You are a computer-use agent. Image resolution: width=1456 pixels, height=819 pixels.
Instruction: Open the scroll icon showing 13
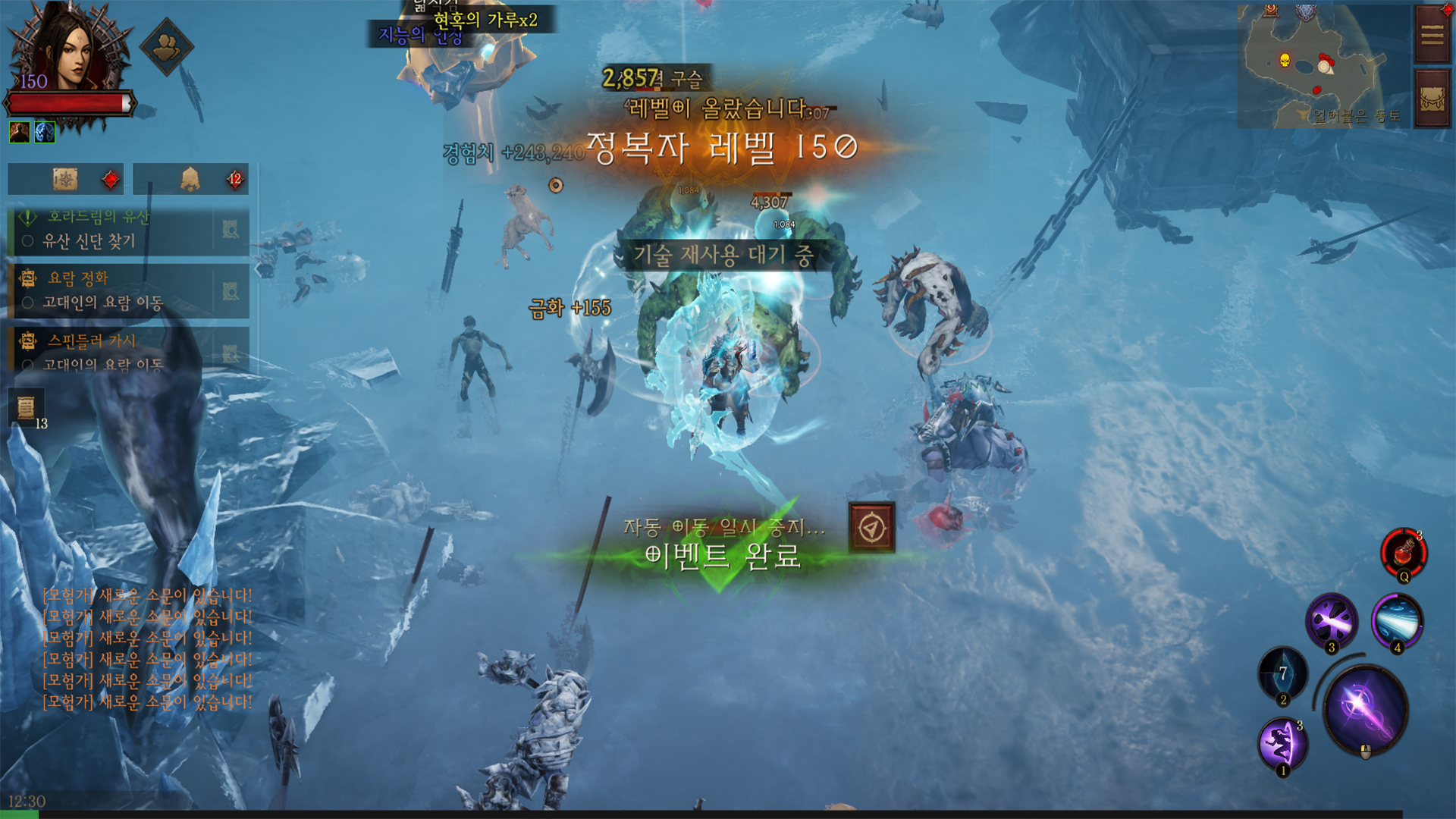[26, 407]
